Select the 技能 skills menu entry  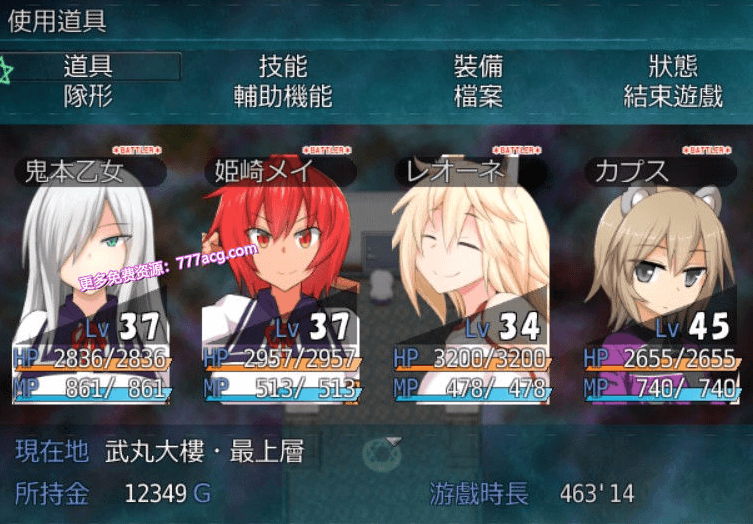[x=283, y=67]
